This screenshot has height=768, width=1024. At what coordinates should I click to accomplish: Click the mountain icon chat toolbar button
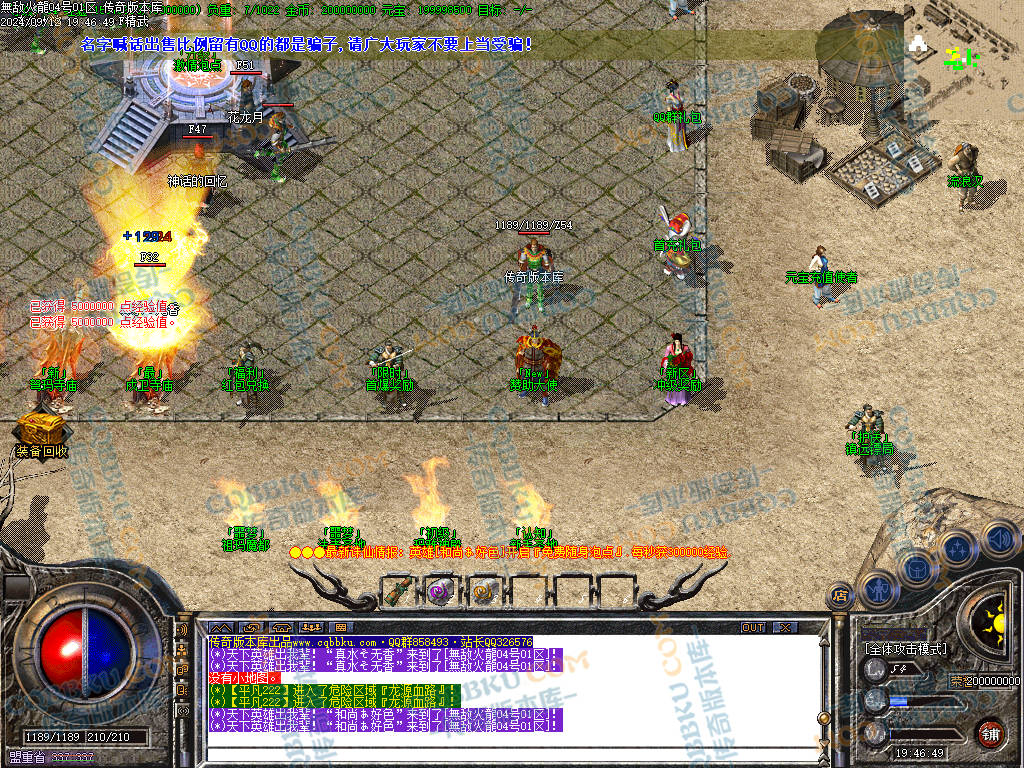click(220, 627)
